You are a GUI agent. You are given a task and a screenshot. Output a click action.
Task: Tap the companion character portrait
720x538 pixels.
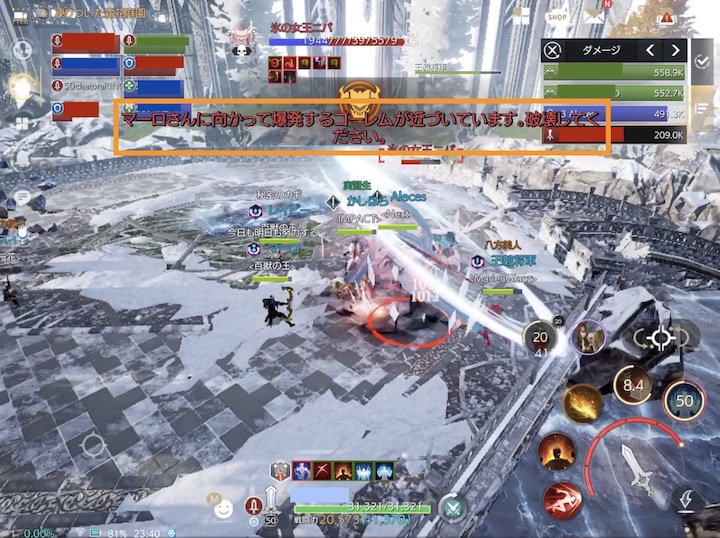591,336
